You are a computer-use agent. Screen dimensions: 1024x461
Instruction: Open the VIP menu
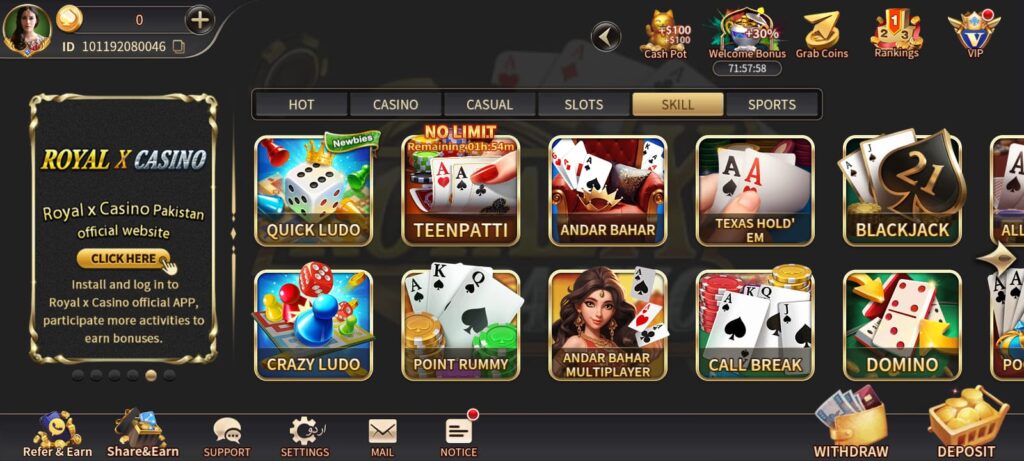(974, 34)
